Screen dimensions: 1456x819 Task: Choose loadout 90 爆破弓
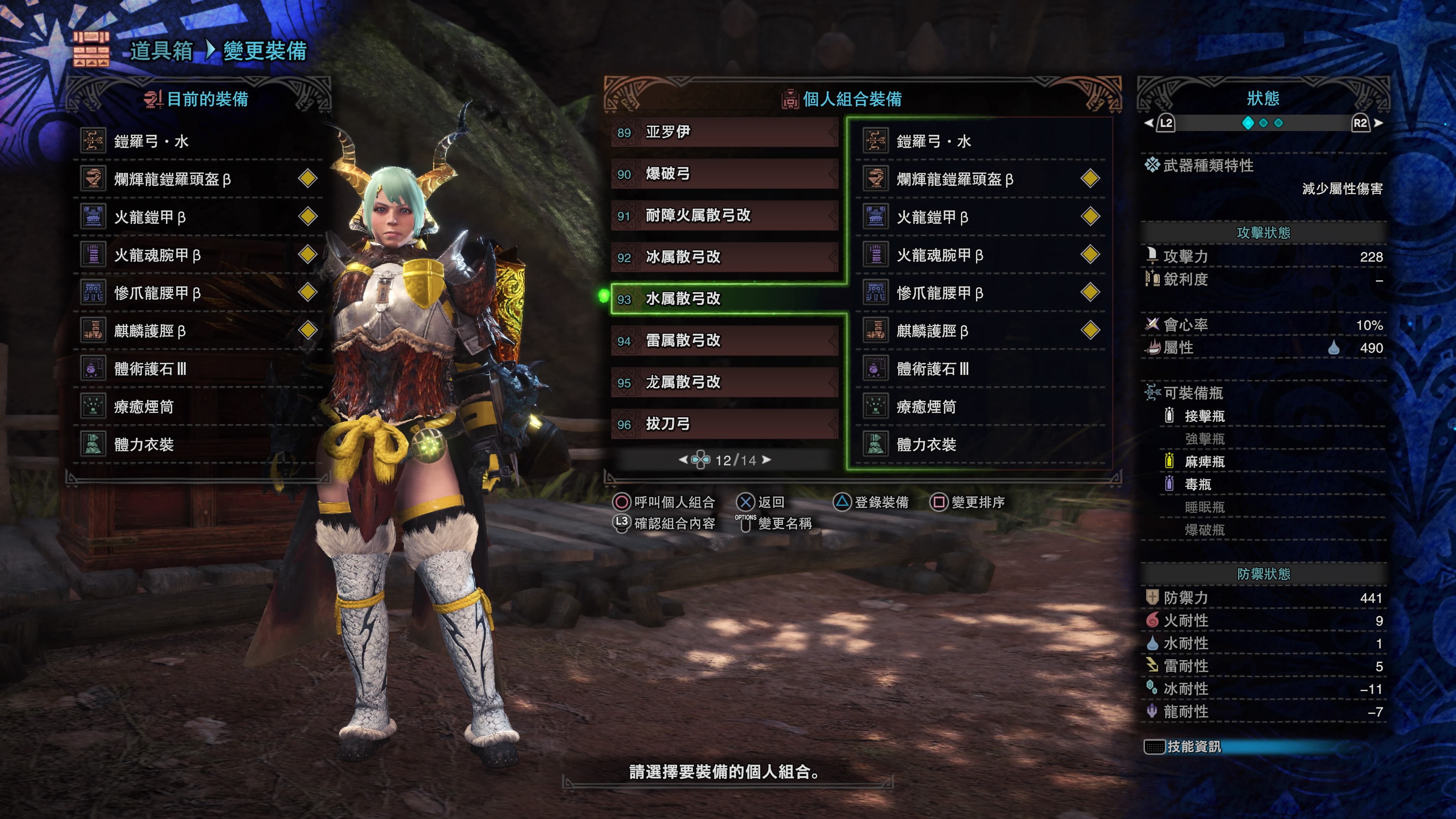[723, 174]
